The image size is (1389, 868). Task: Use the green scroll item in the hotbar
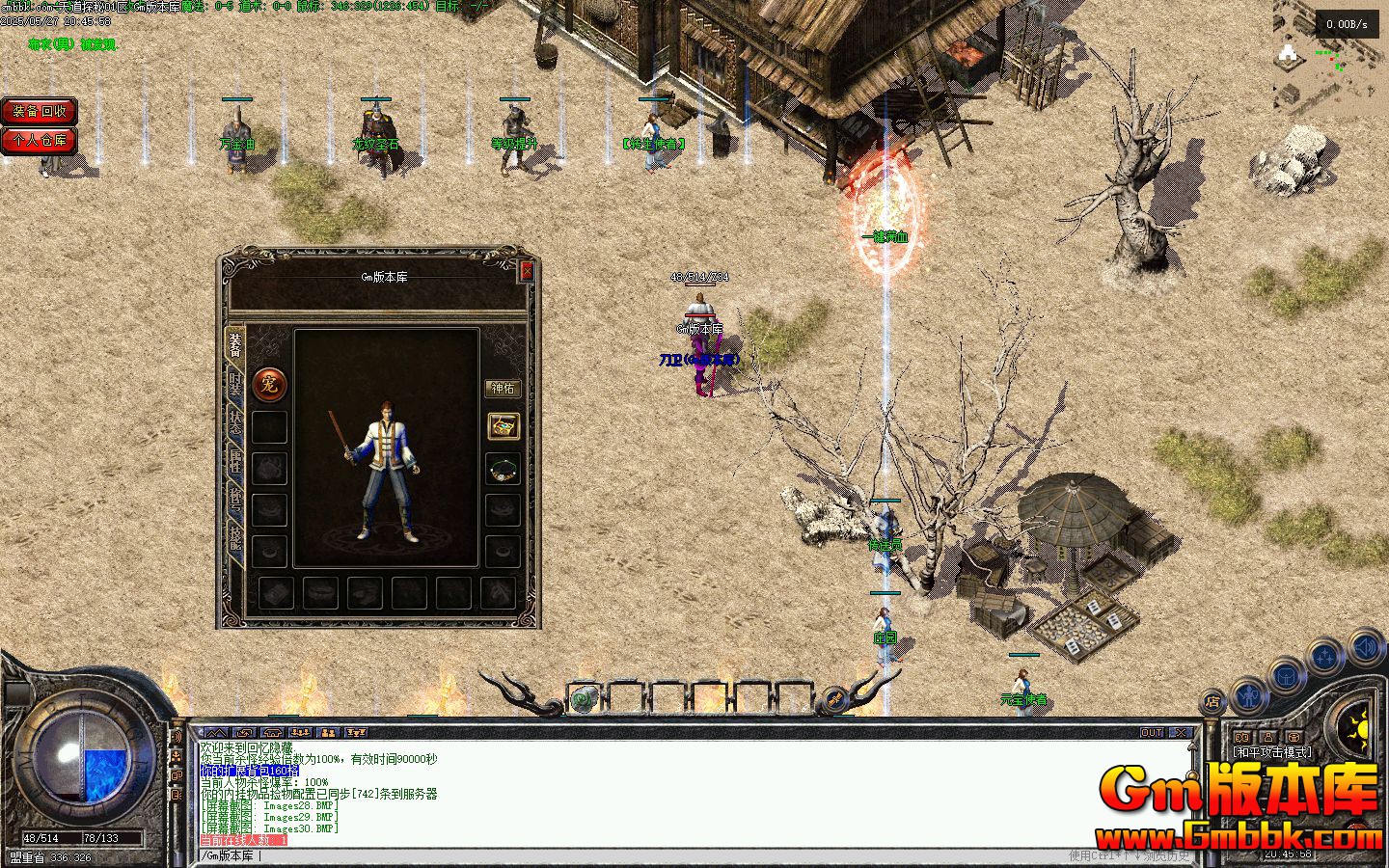[x=583, y=698]
